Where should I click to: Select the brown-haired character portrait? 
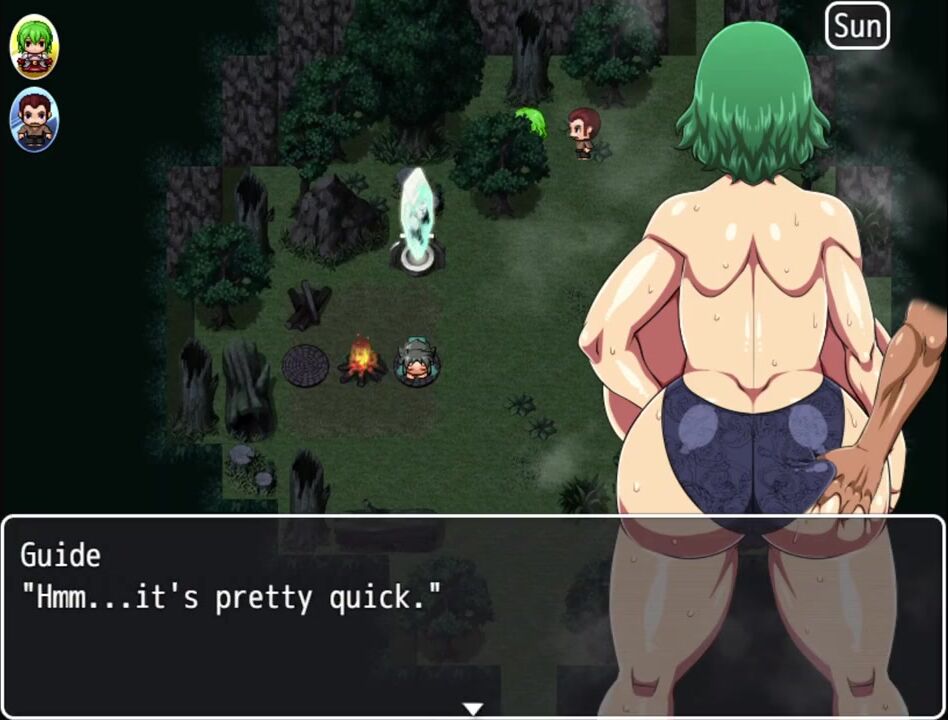[35, 121]
